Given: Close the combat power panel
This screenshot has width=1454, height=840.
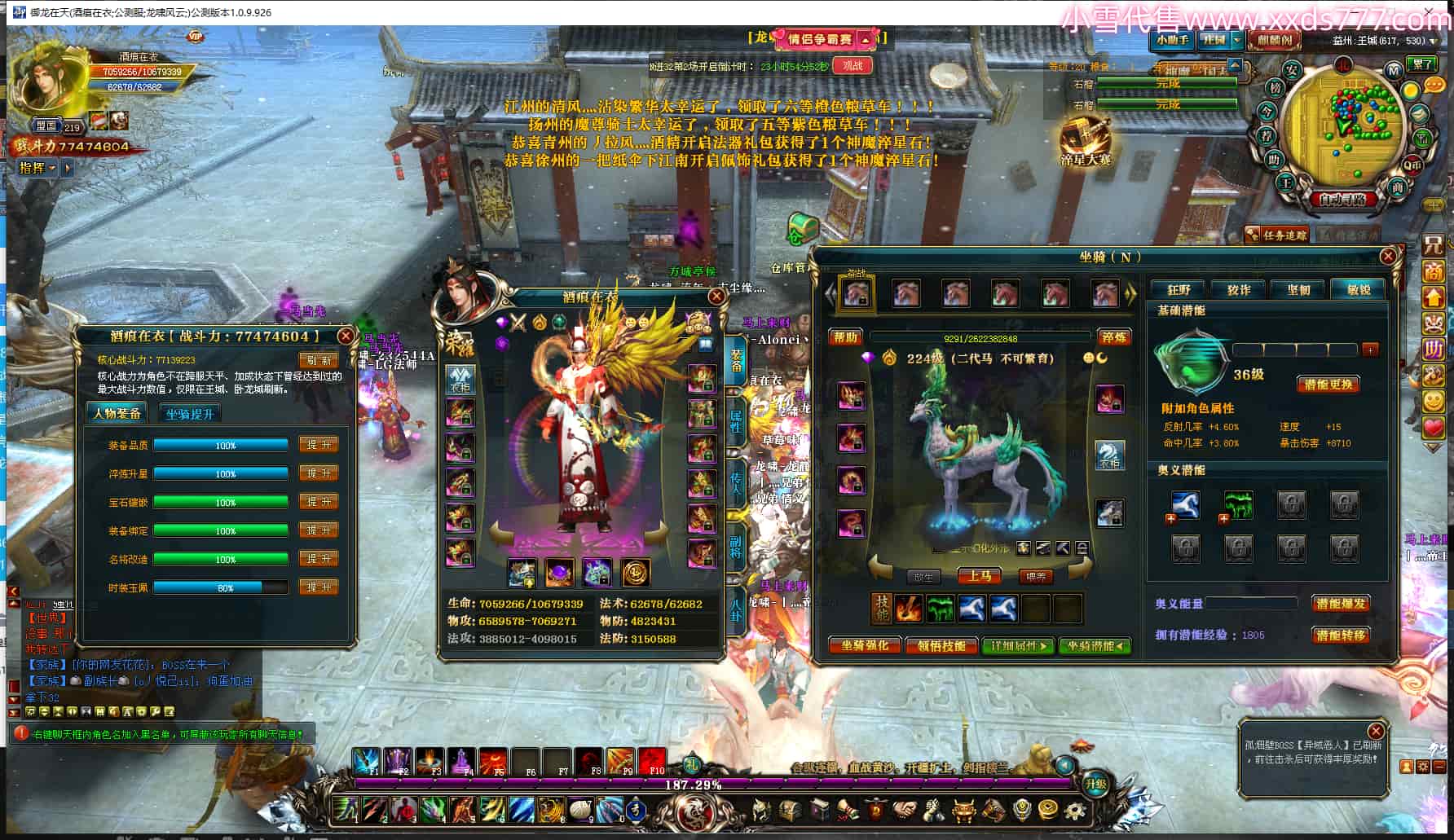Looking at the screenshot, I should point(346,336).
